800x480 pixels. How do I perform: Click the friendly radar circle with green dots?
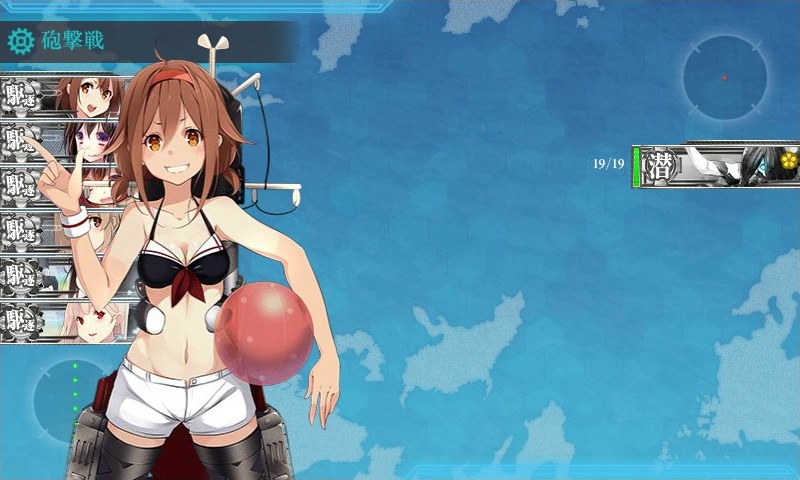70,398
